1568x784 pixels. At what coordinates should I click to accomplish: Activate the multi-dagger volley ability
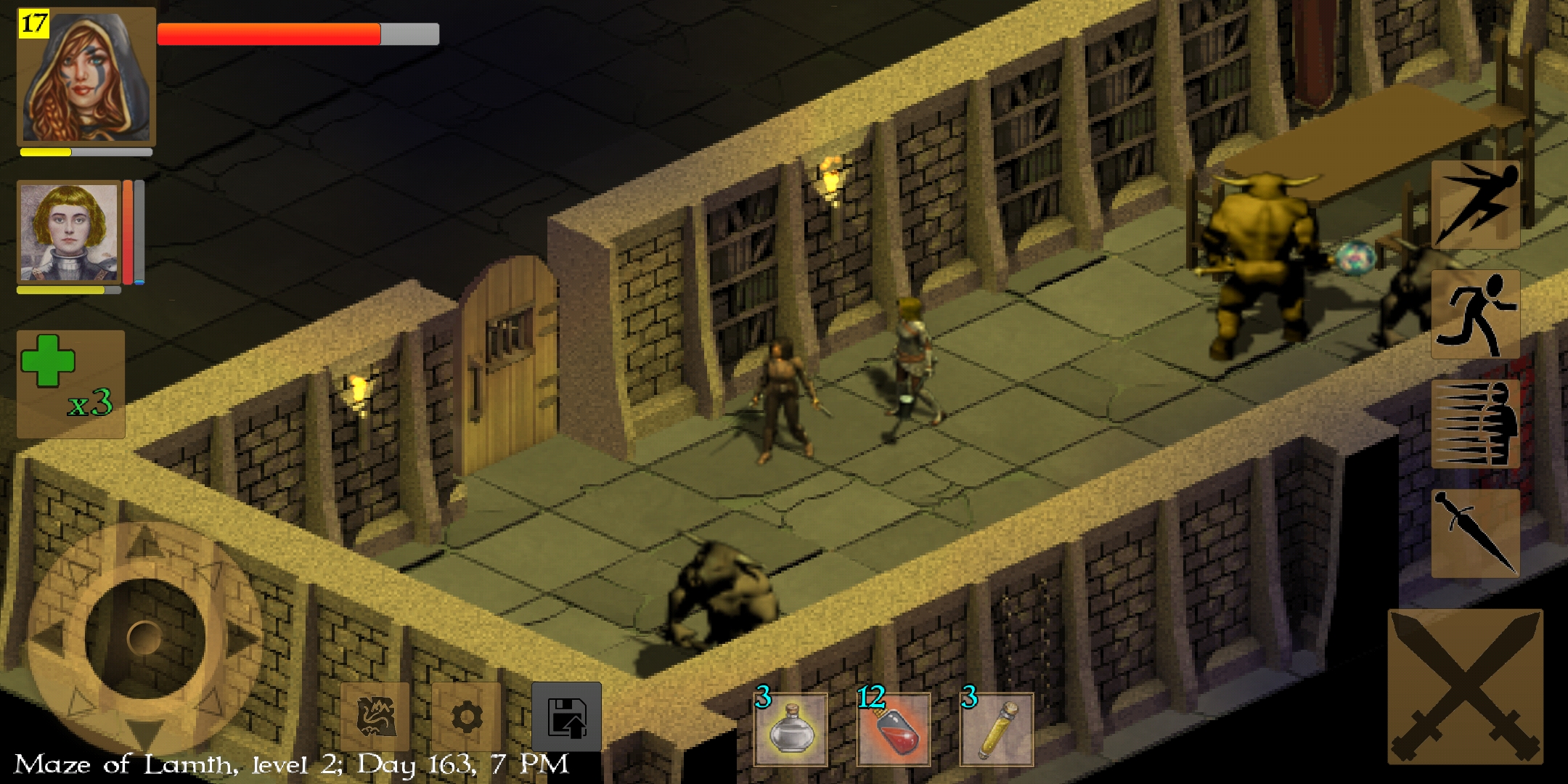pyautogui.click(x=1475, y=424)
